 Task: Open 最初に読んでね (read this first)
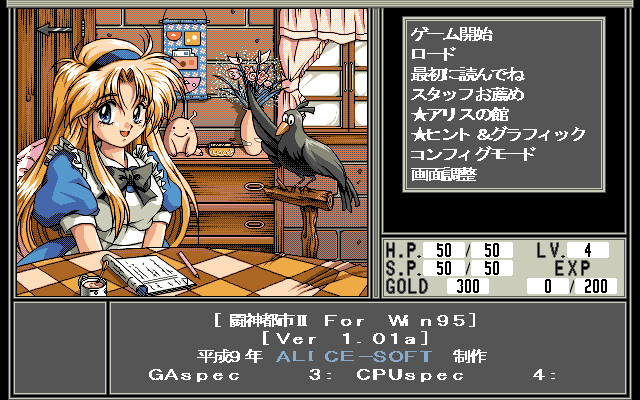(467, 74)
